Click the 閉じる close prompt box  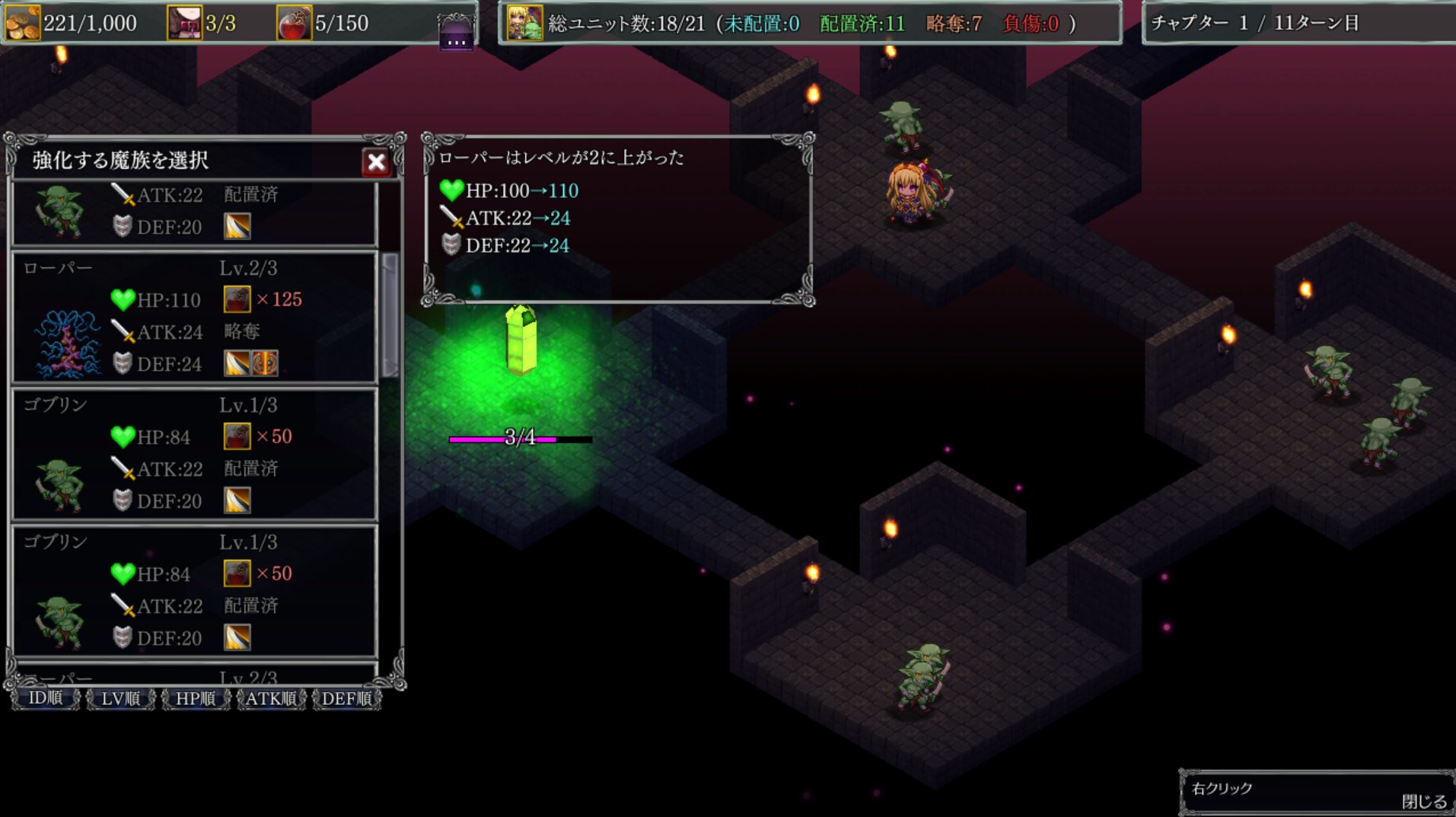tap(1316, 794)
